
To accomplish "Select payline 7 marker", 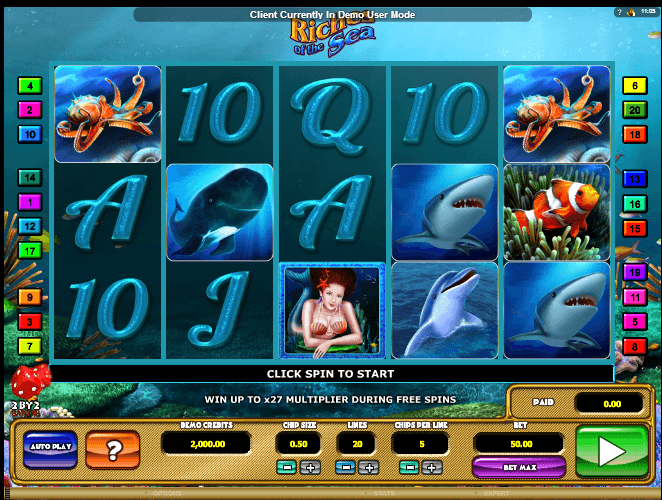I will tap(30, 346).
